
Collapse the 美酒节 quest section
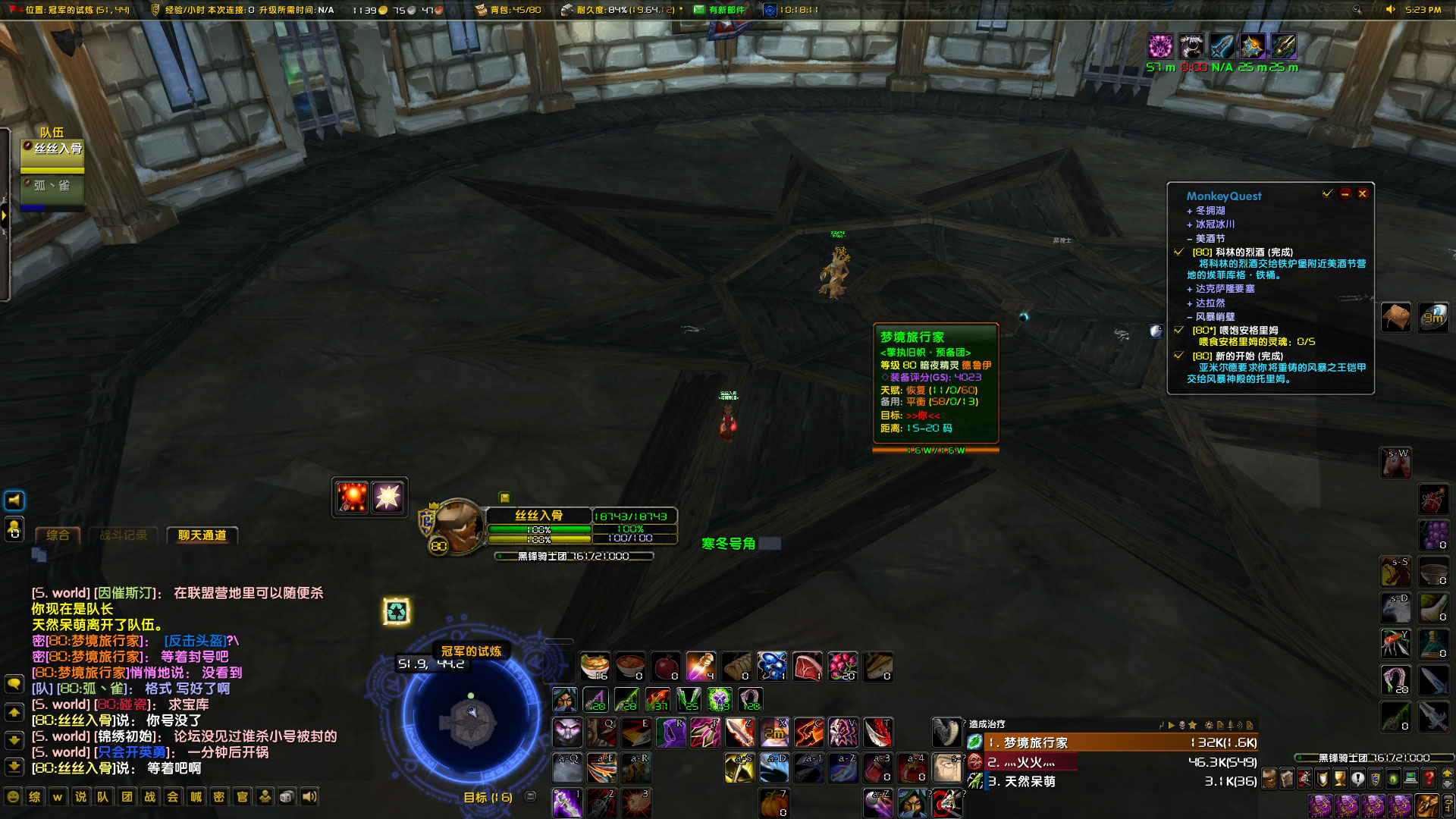pos(1189,239)
